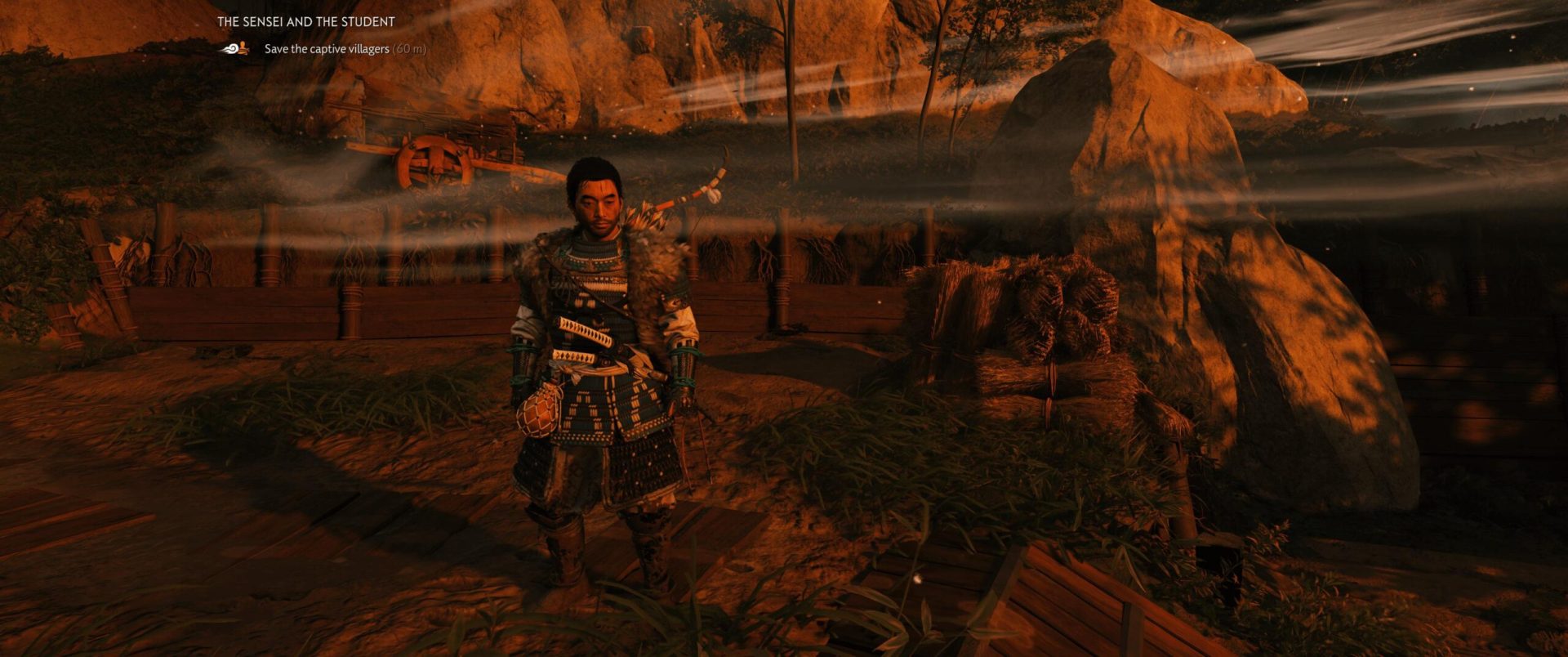This screenshot has width=1568, height=657.
Task: Click the objective marker icon beside the quest
Action: pyautogui.click(x=235, y=49)
